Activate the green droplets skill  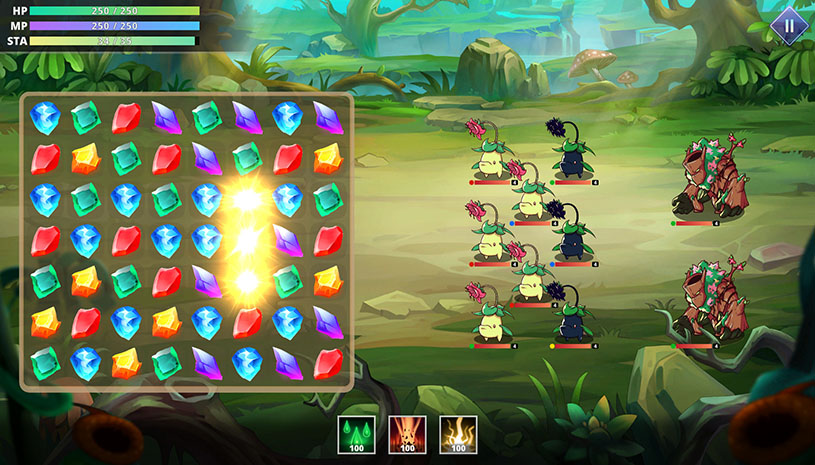[x=356, y=434]
